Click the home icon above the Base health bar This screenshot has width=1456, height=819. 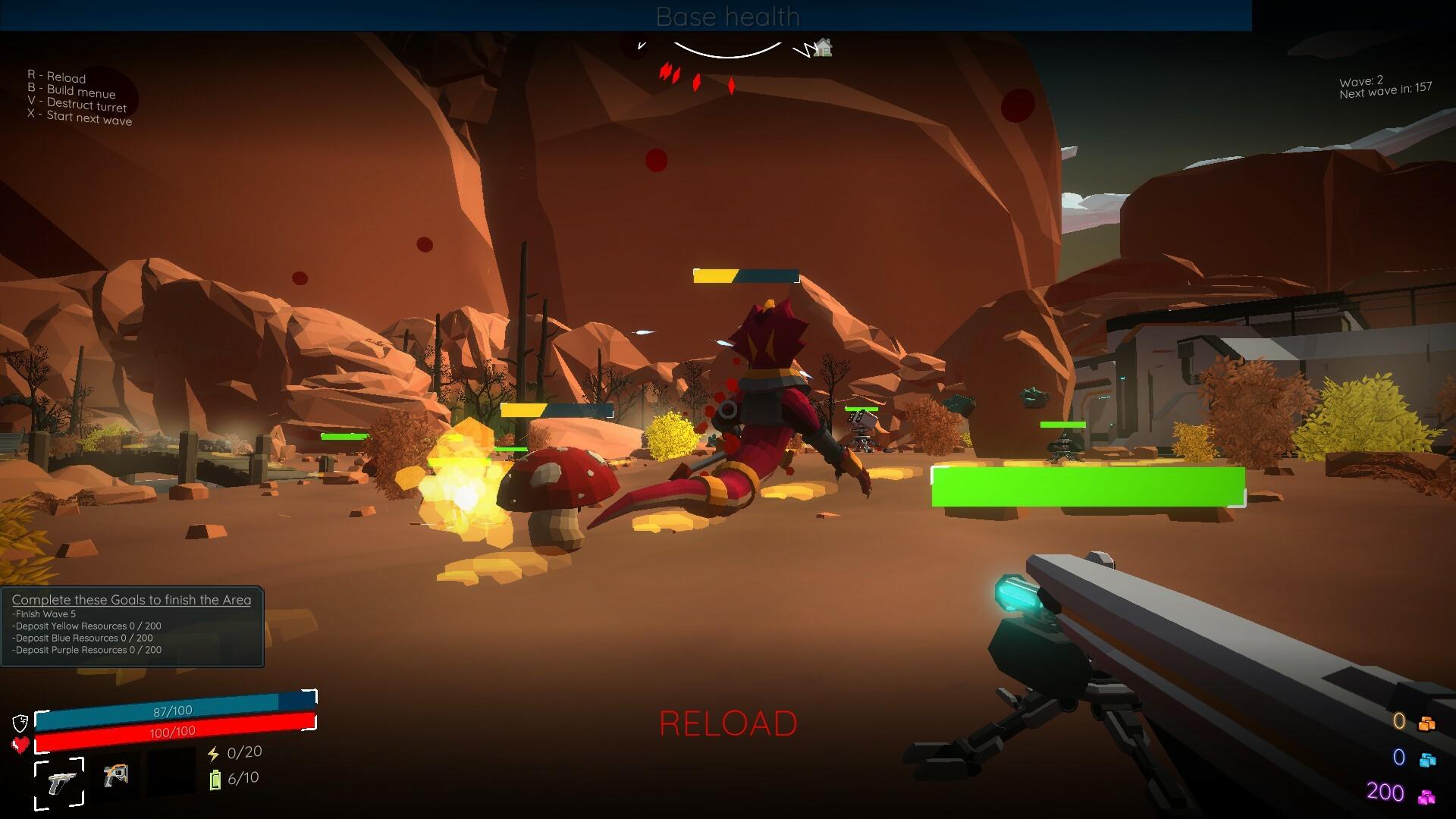click(x=824, y=48)
